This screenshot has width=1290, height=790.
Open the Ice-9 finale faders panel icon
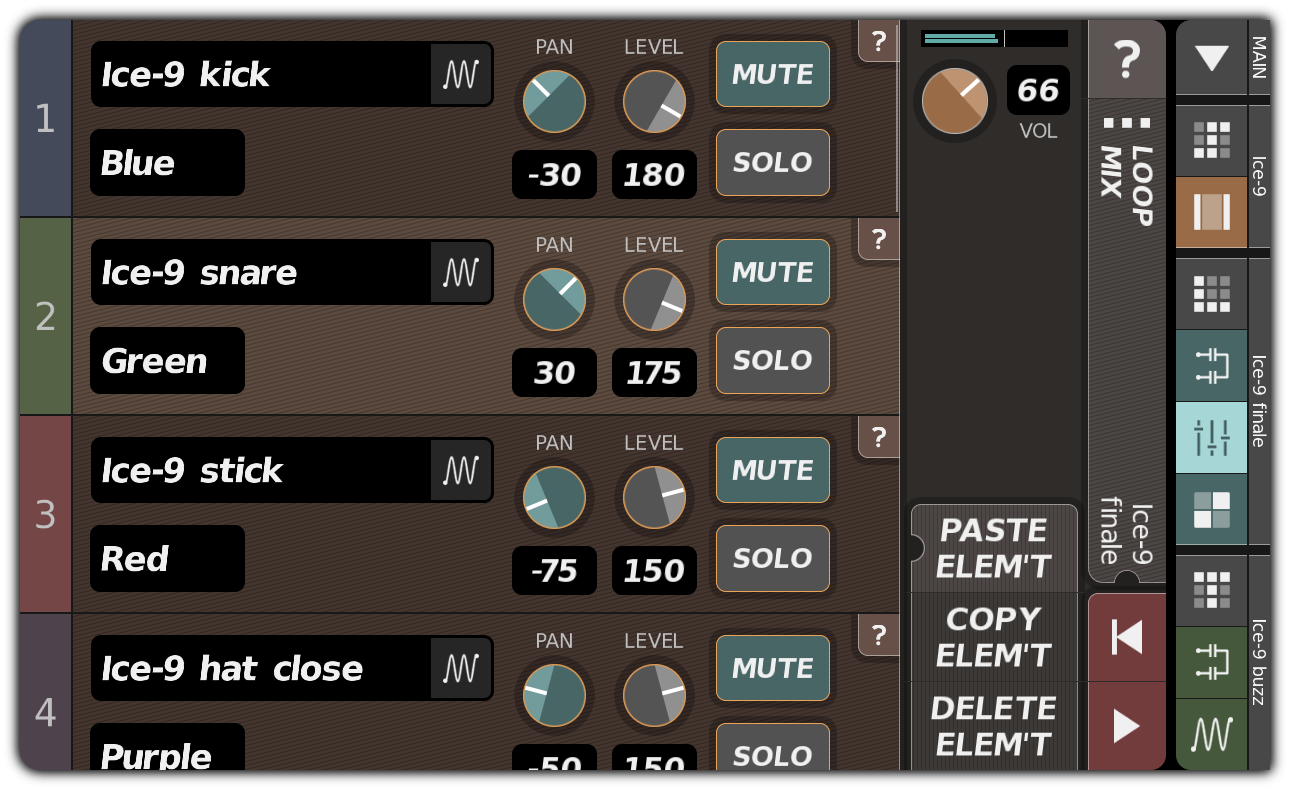(x=1211, y=437)
